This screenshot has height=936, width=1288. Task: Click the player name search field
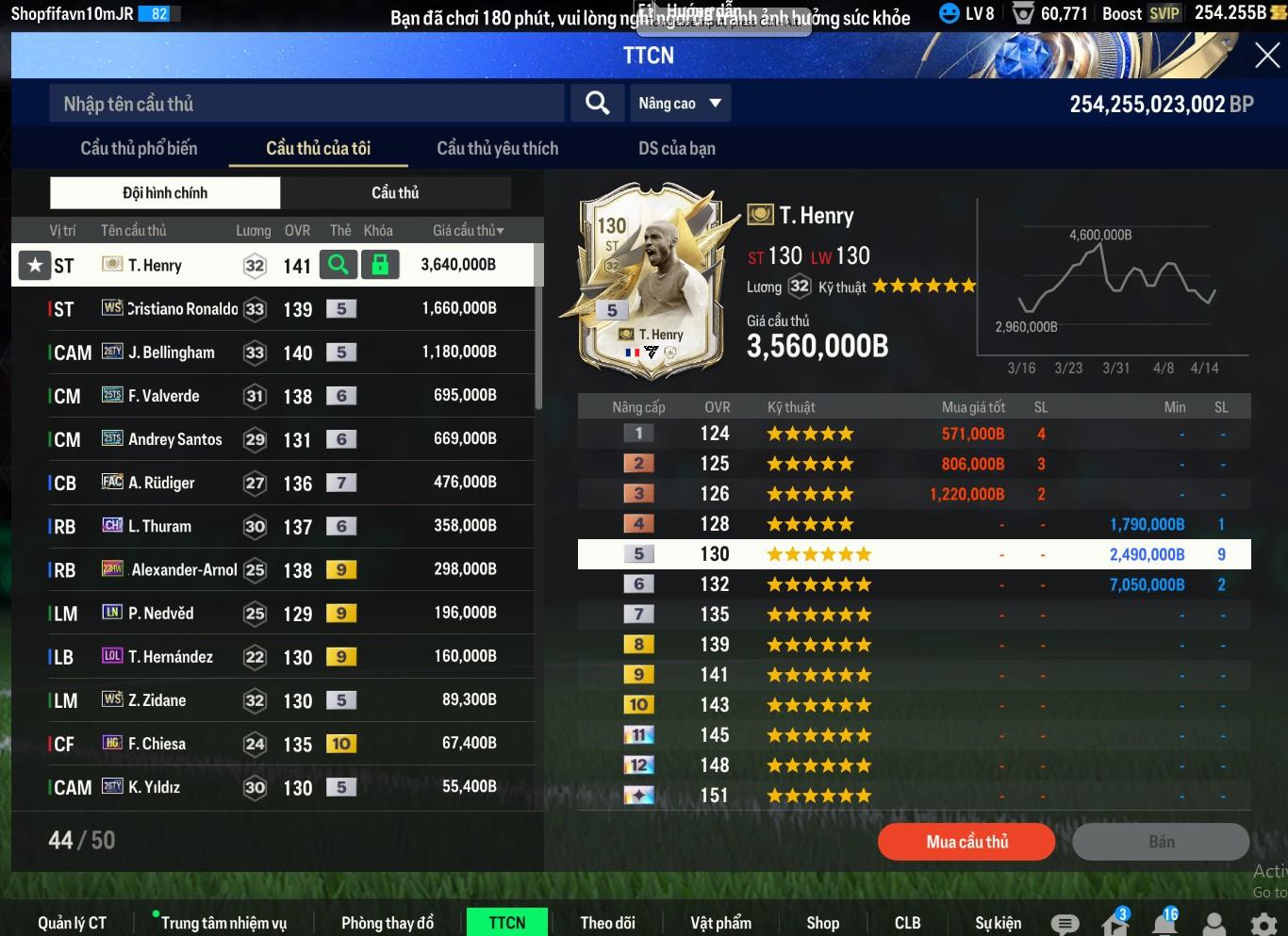306,104
